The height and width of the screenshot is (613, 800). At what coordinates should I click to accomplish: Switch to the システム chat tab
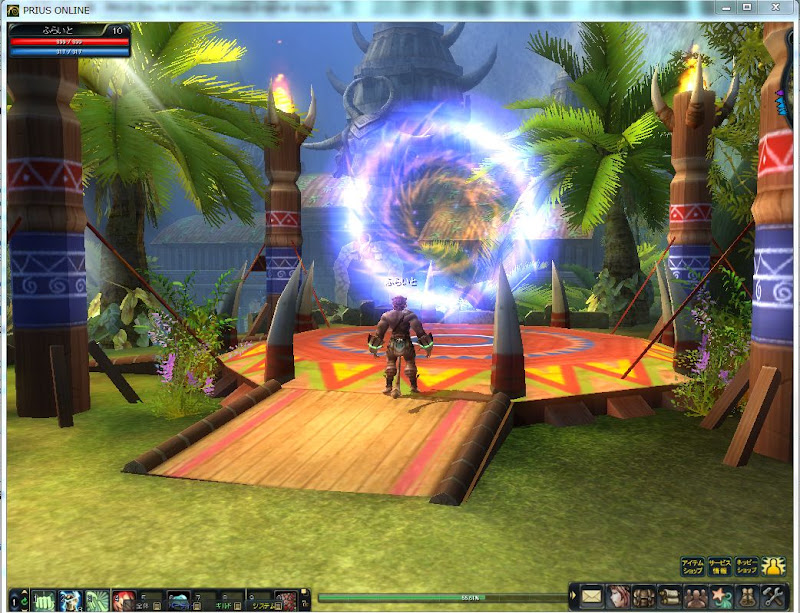coord(263,605)
